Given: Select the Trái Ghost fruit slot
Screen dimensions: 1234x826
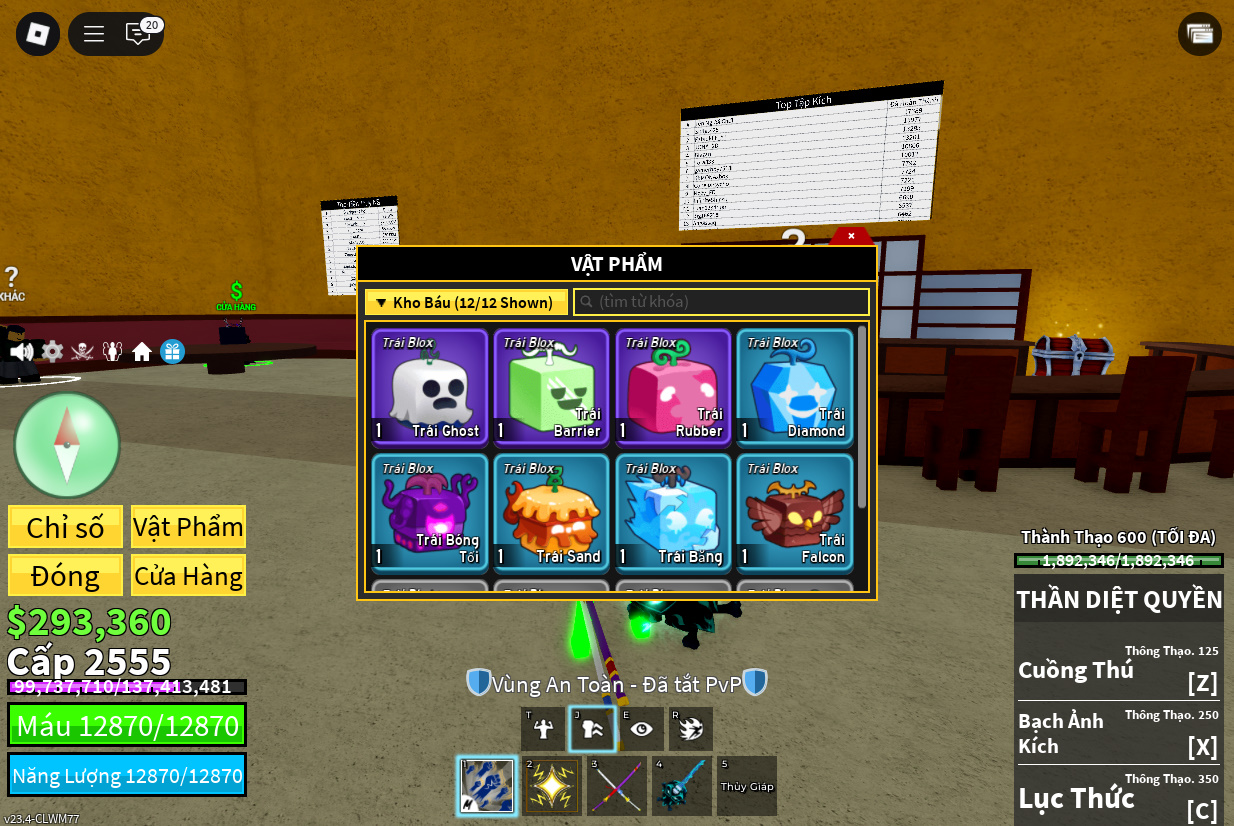Looking at the screenshot, I should [430, 386].
